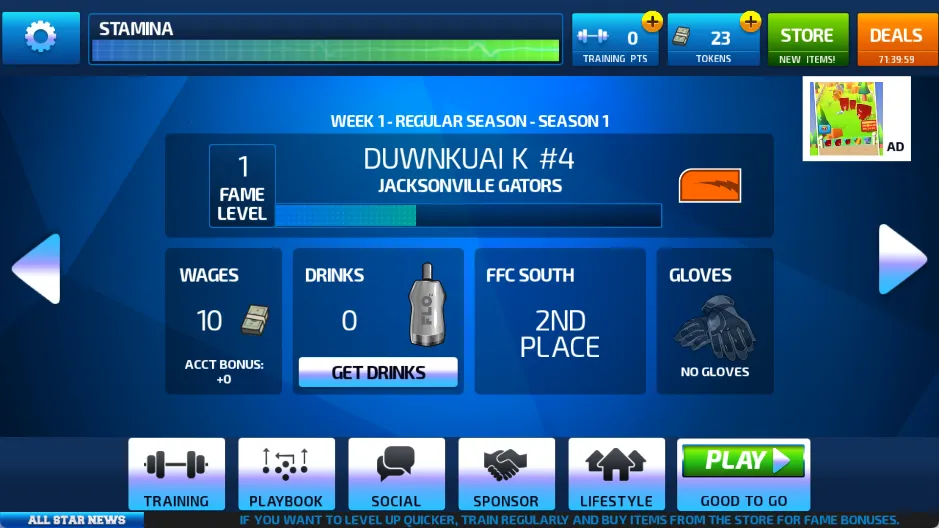The height and width of the screenshot is (528, 939).
Task: Go to the next screen with right arrow
Action: [902, 260]
